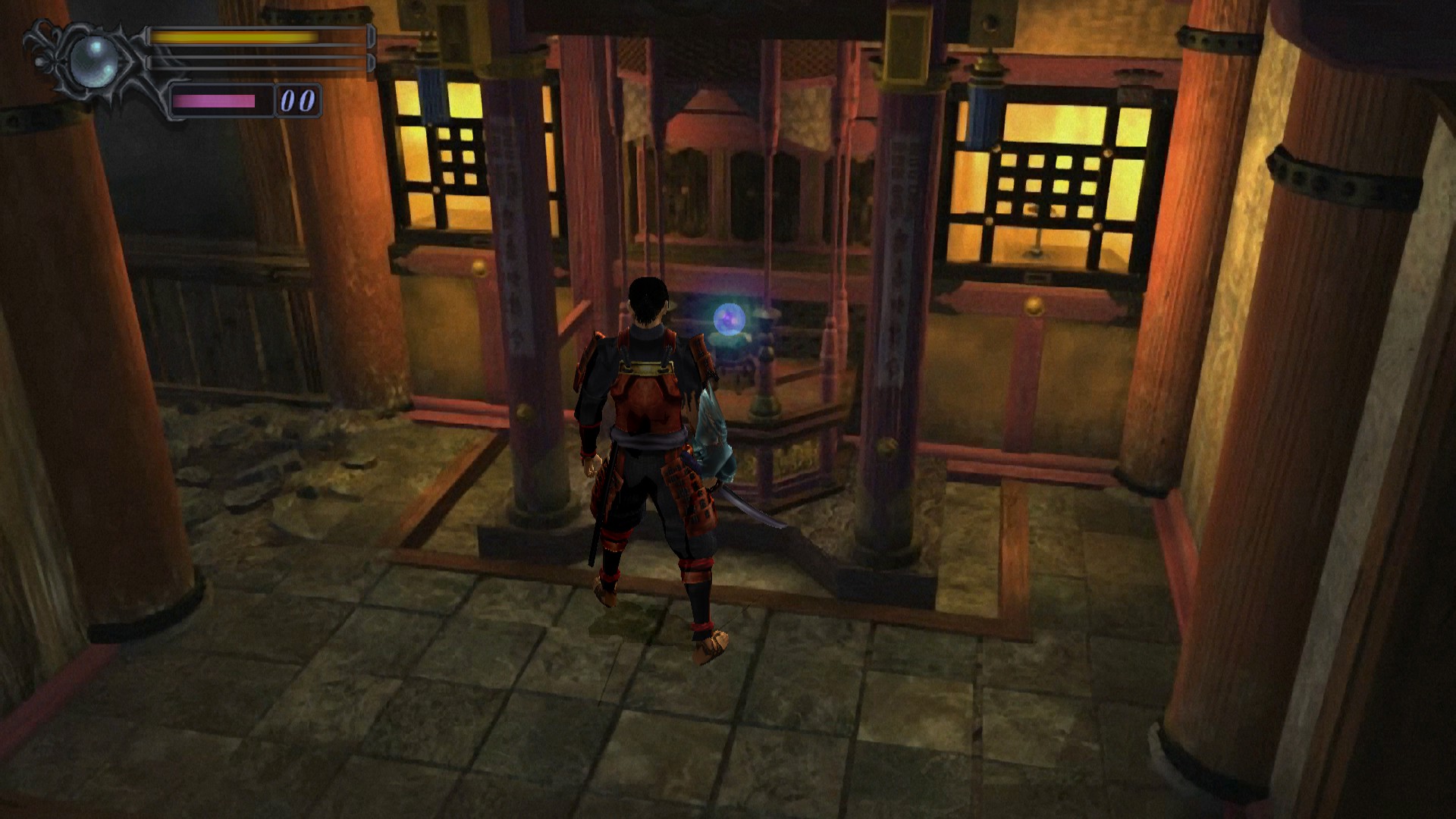The height and width of the screenshot is (819, 1456).
Task: Click the gauntlet orb icon
Action: click(x=93, y=61)
